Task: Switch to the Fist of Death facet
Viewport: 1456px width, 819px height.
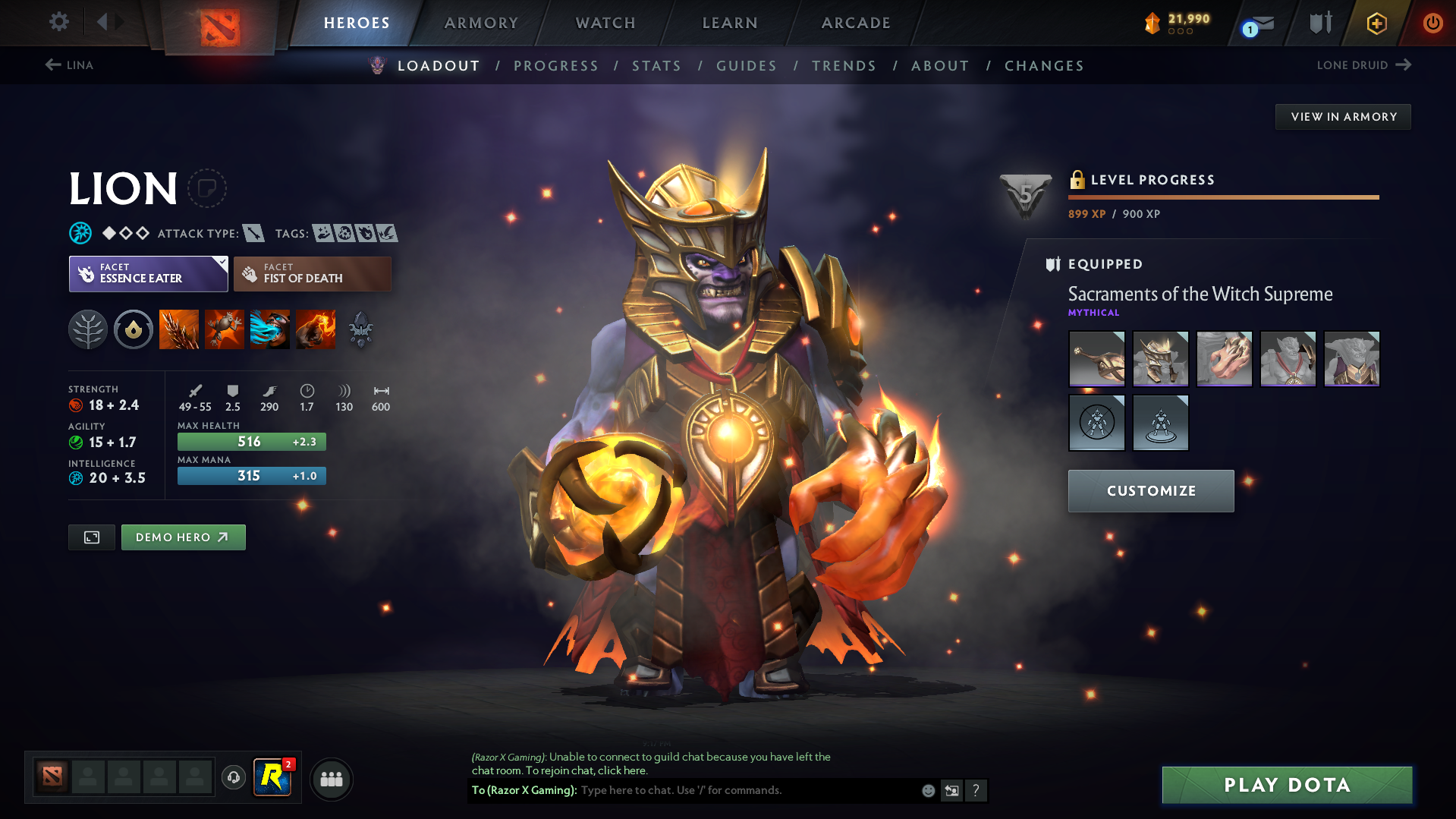Action: pyautogui.click(x=311, y=273)
